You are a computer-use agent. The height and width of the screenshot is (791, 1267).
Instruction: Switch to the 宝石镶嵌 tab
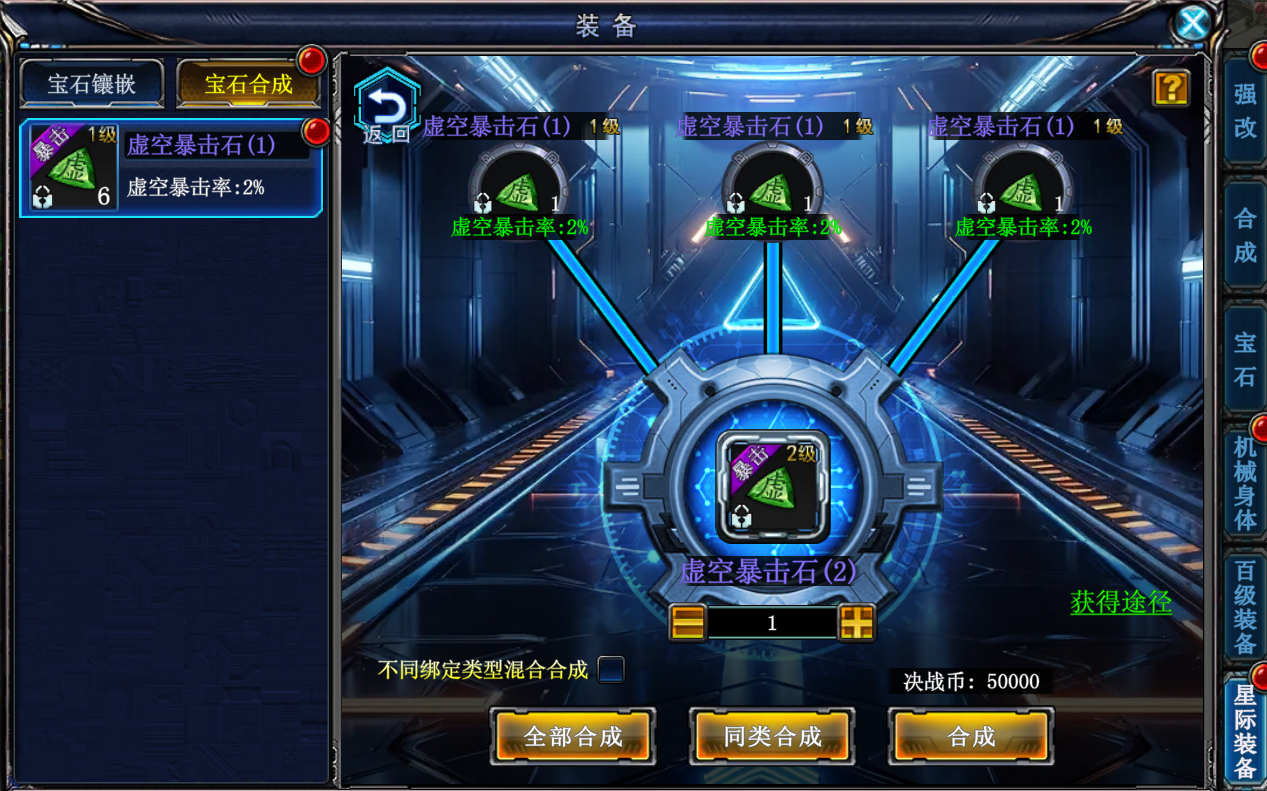(x=91, y=84)
